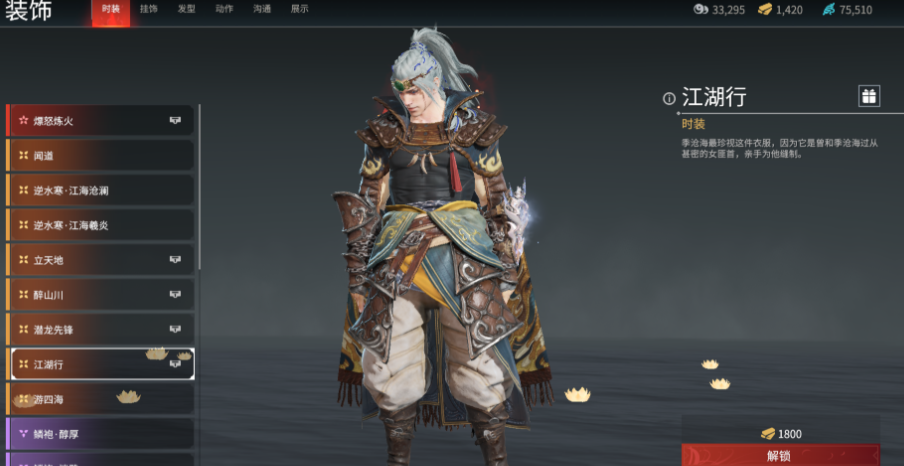The image size is (904, 466).
Task: Open the 挂饰 tab
Action: (148, 9)
